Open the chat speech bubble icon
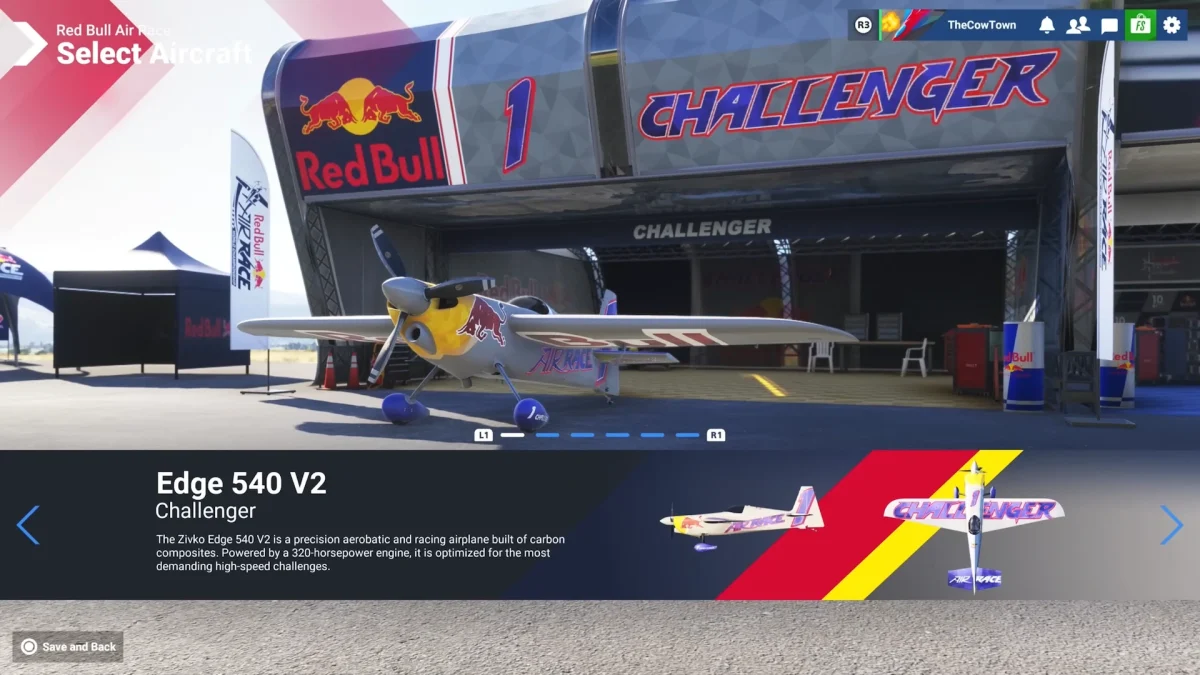 click(1109, 25)
